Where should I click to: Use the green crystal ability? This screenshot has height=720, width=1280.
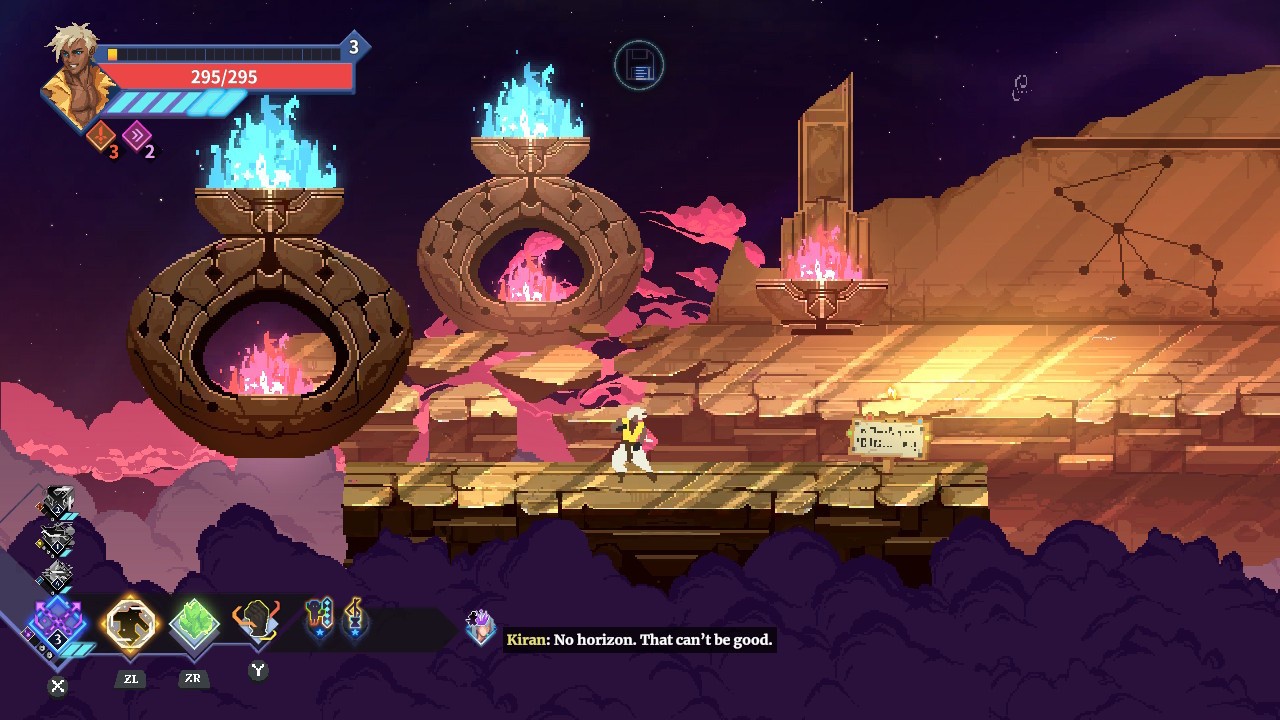pyautogui.click(x=193, y=624)
